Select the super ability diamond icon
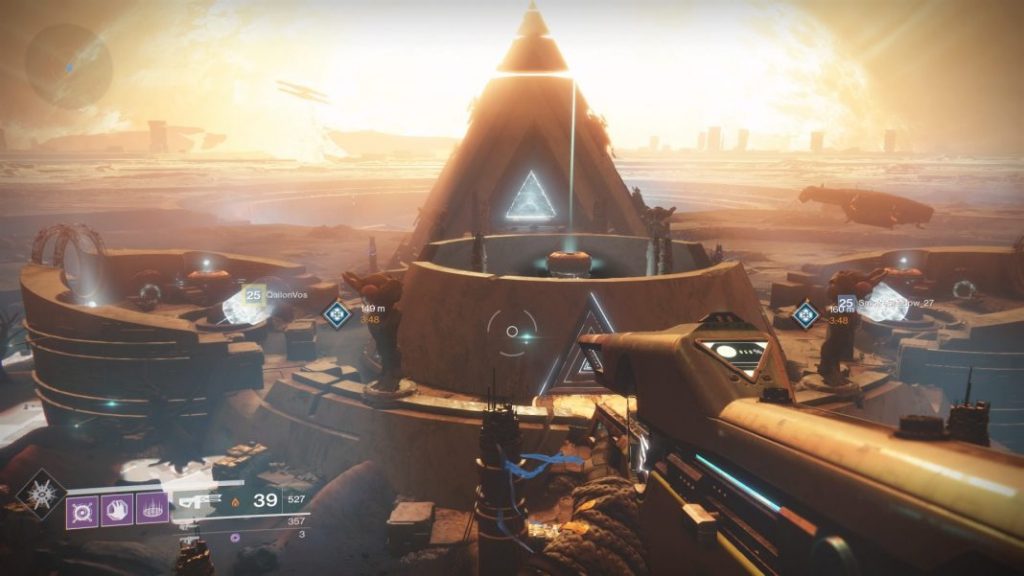The height and width of the screenshot is (576, 1024). click(41, 493)
